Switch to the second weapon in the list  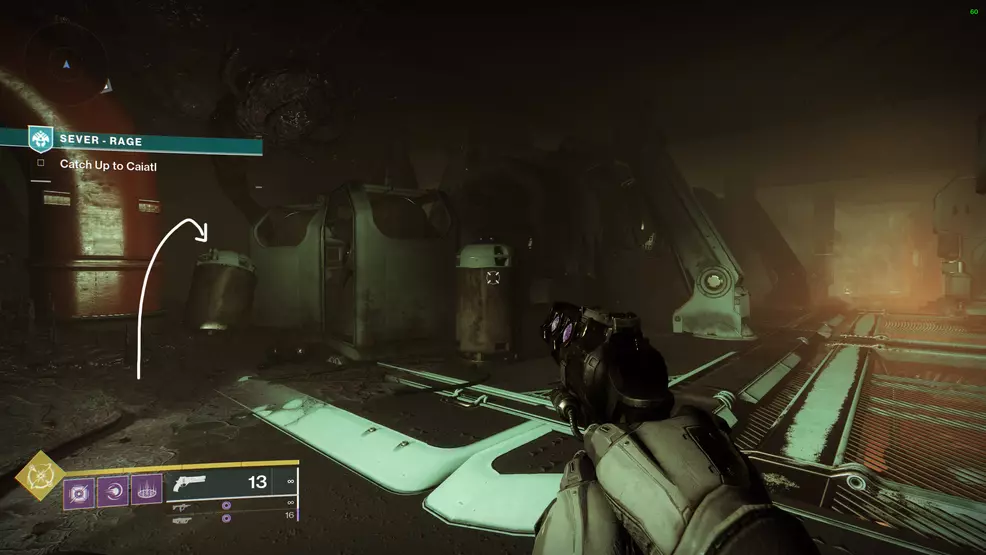(x=184, y=507)
